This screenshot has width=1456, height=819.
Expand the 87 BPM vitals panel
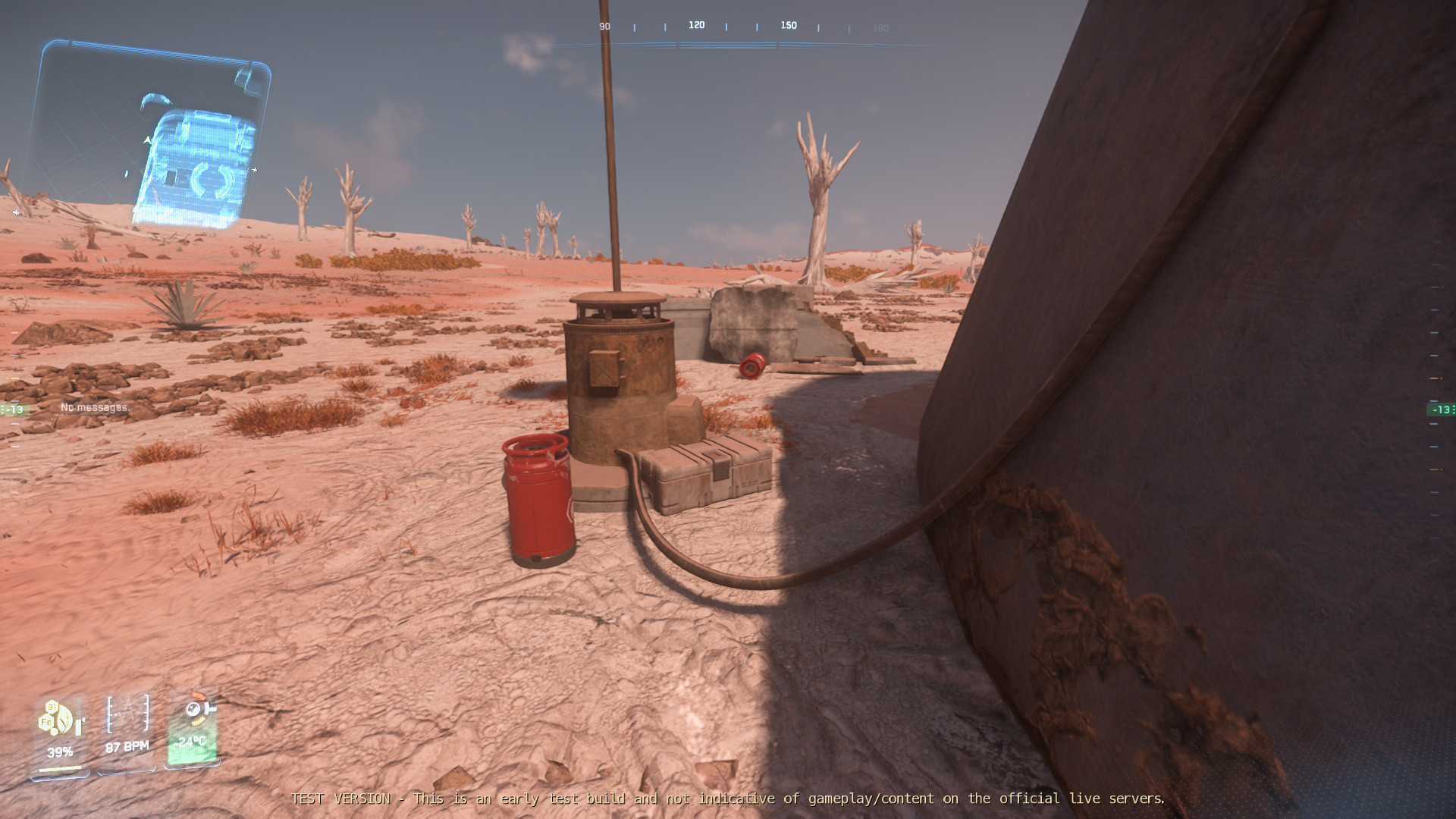click(x=126, y=745)
